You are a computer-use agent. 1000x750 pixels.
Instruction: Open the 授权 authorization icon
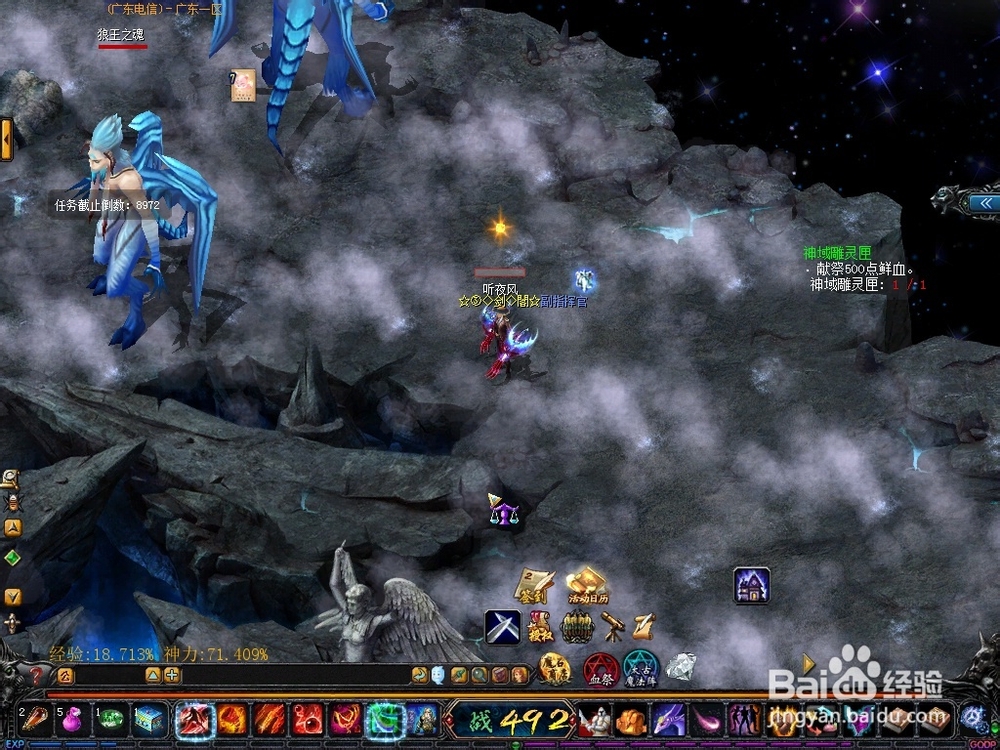pos(539,627)
